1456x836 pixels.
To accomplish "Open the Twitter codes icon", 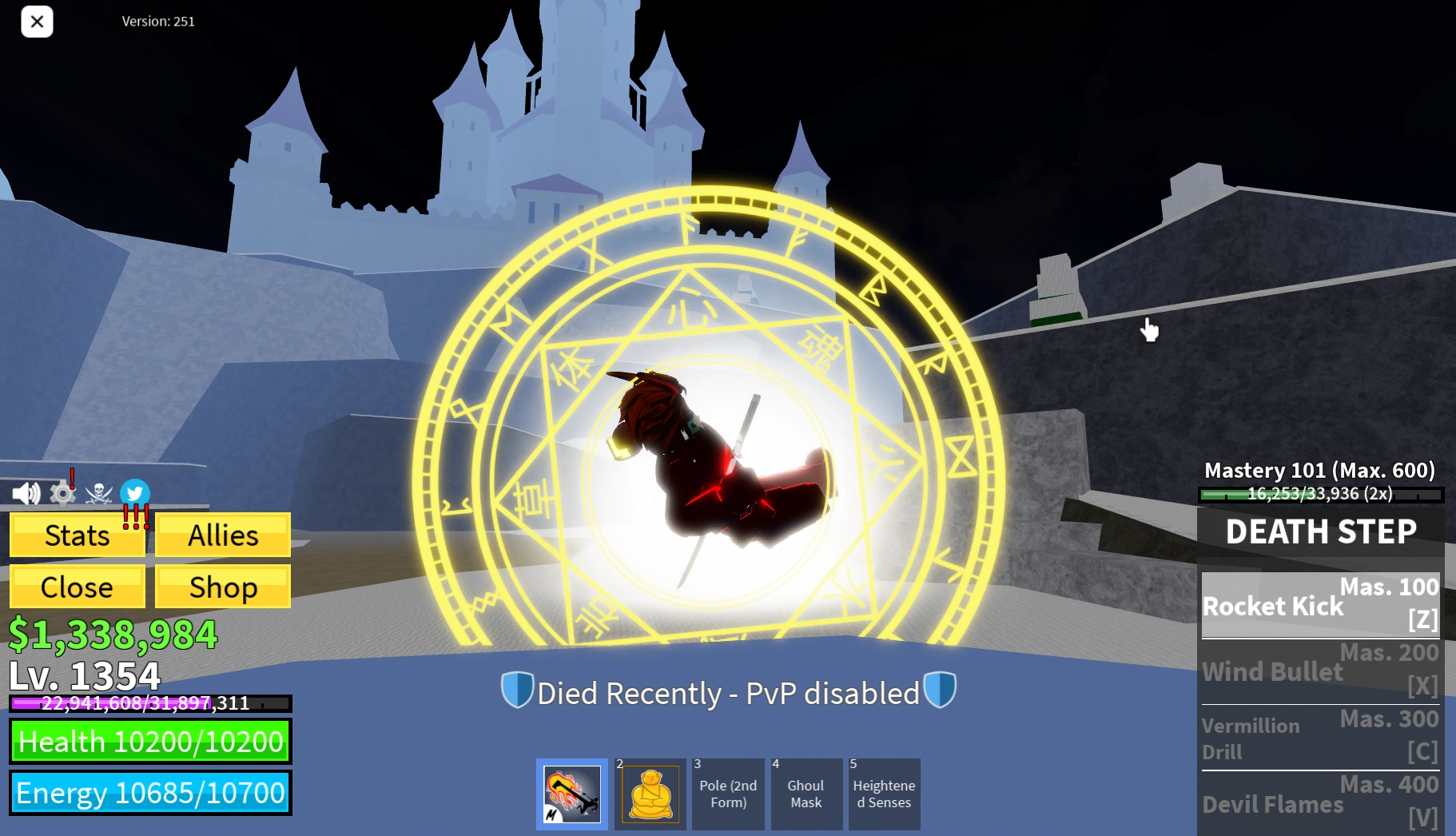I will 134,493.
